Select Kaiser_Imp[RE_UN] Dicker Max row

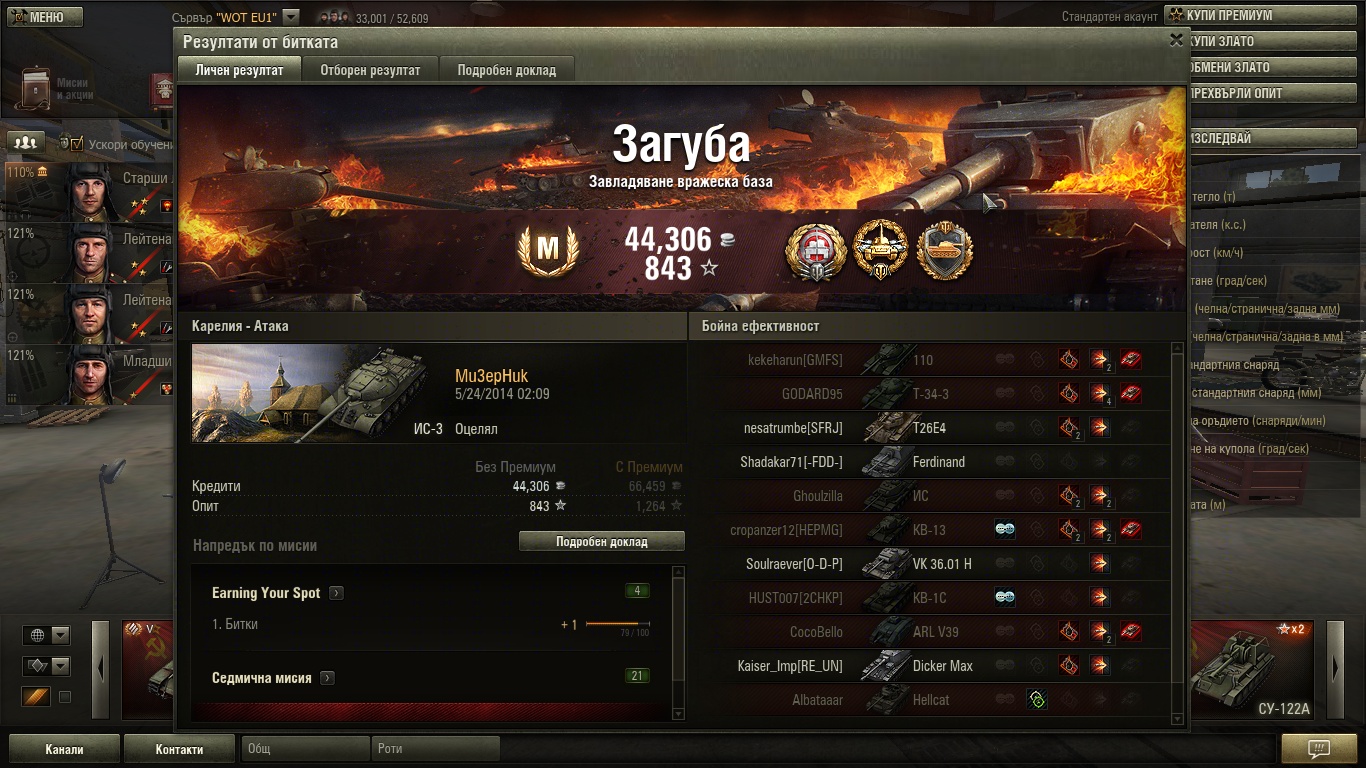coord(940,666)
